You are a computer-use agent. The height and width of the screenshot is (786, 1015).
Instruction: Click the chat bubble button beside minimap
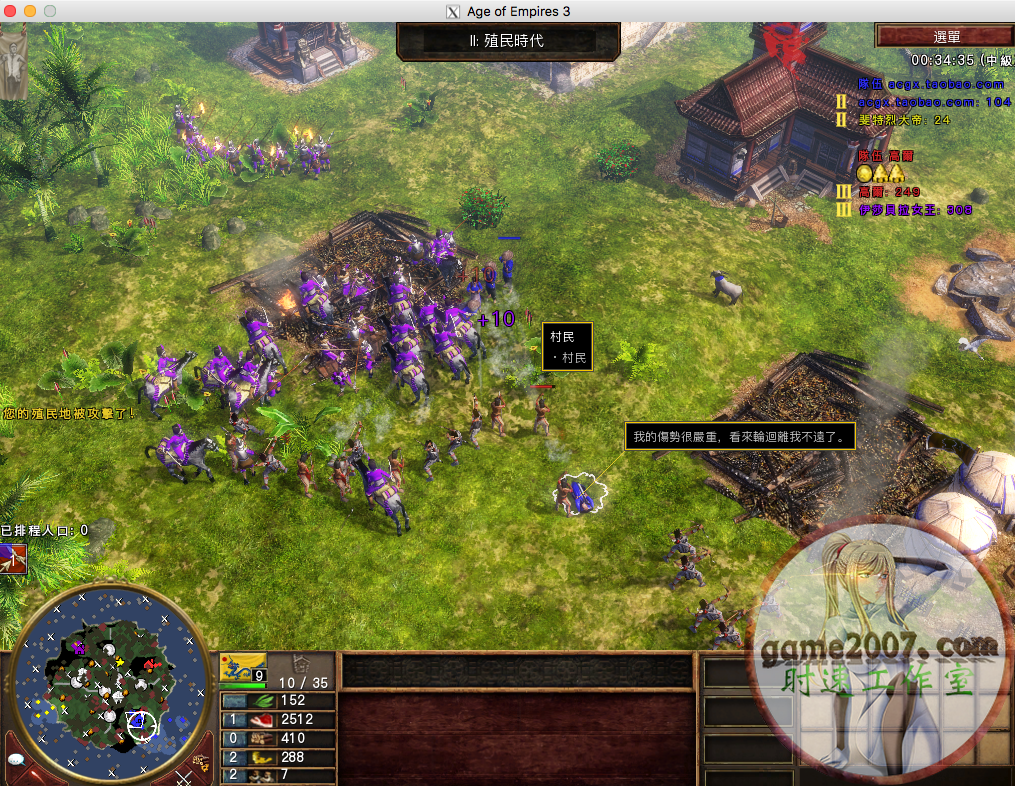pos(16,760)
